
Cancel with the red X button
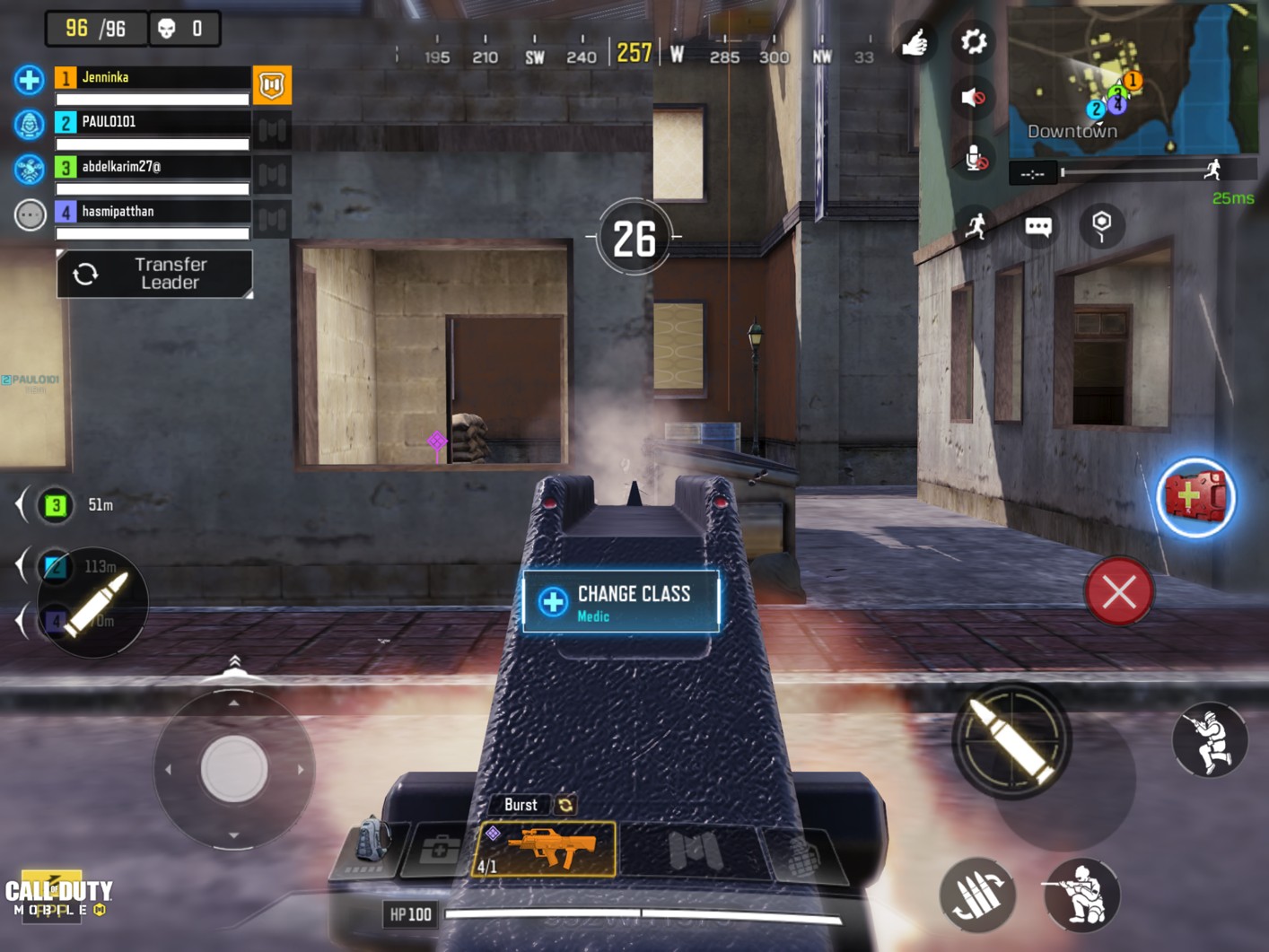(x=1118, y=592)
